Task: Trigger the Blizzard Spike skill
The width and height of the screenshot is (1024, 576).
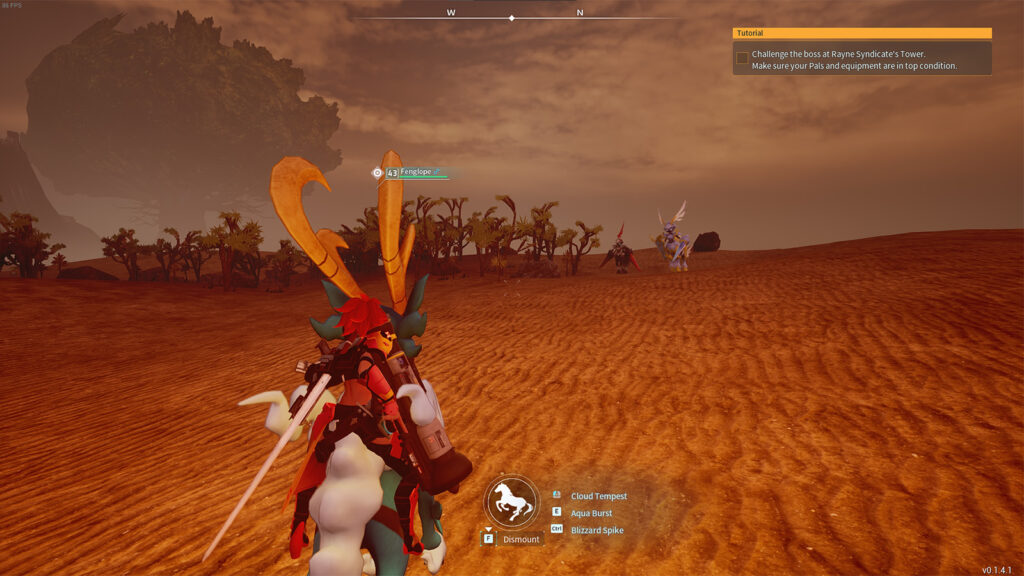Action: [596, 530]
